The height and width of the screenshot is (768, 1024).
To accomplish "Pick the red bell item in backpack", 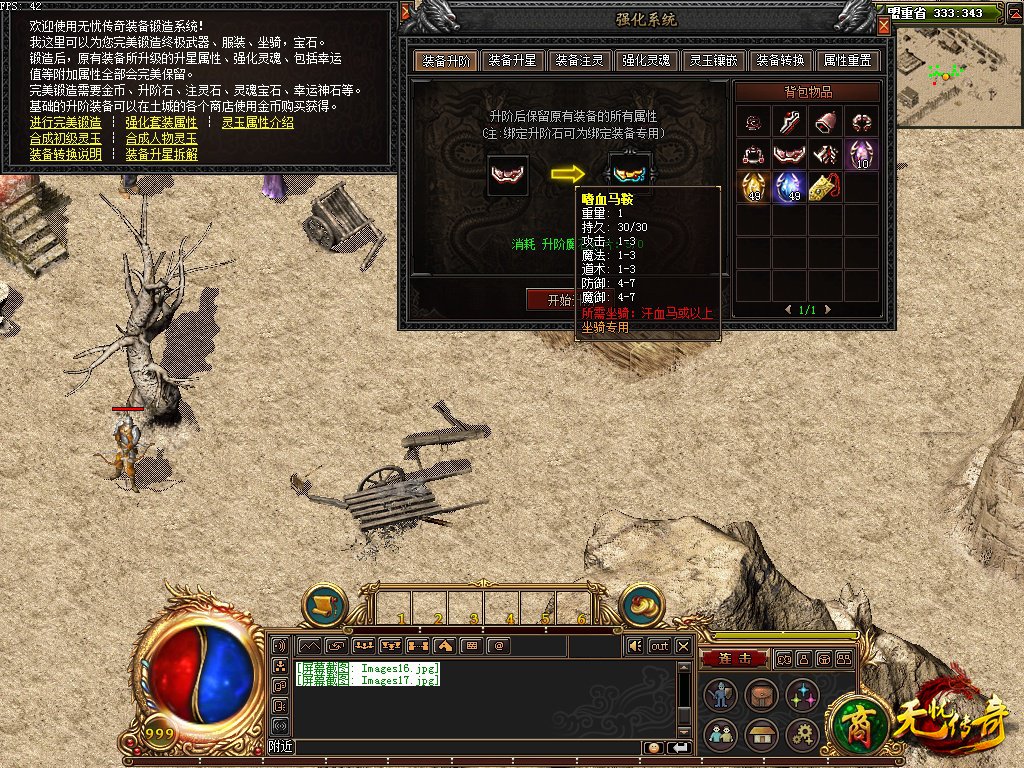I will [825, 122].
